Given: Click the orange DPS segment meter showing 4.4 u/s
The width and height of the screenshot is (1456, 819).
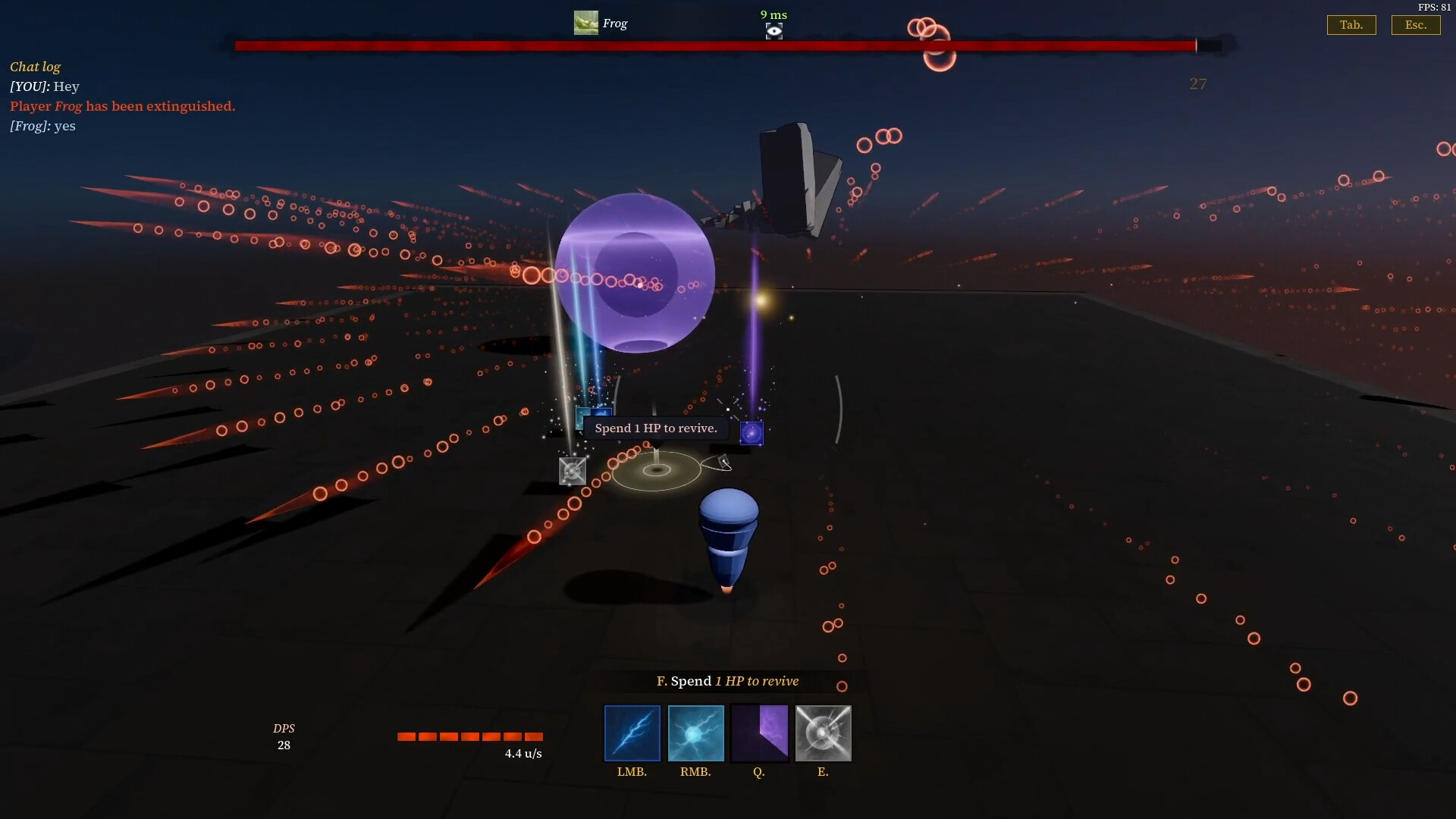Looking at the screenshot, I should [470, 737].
